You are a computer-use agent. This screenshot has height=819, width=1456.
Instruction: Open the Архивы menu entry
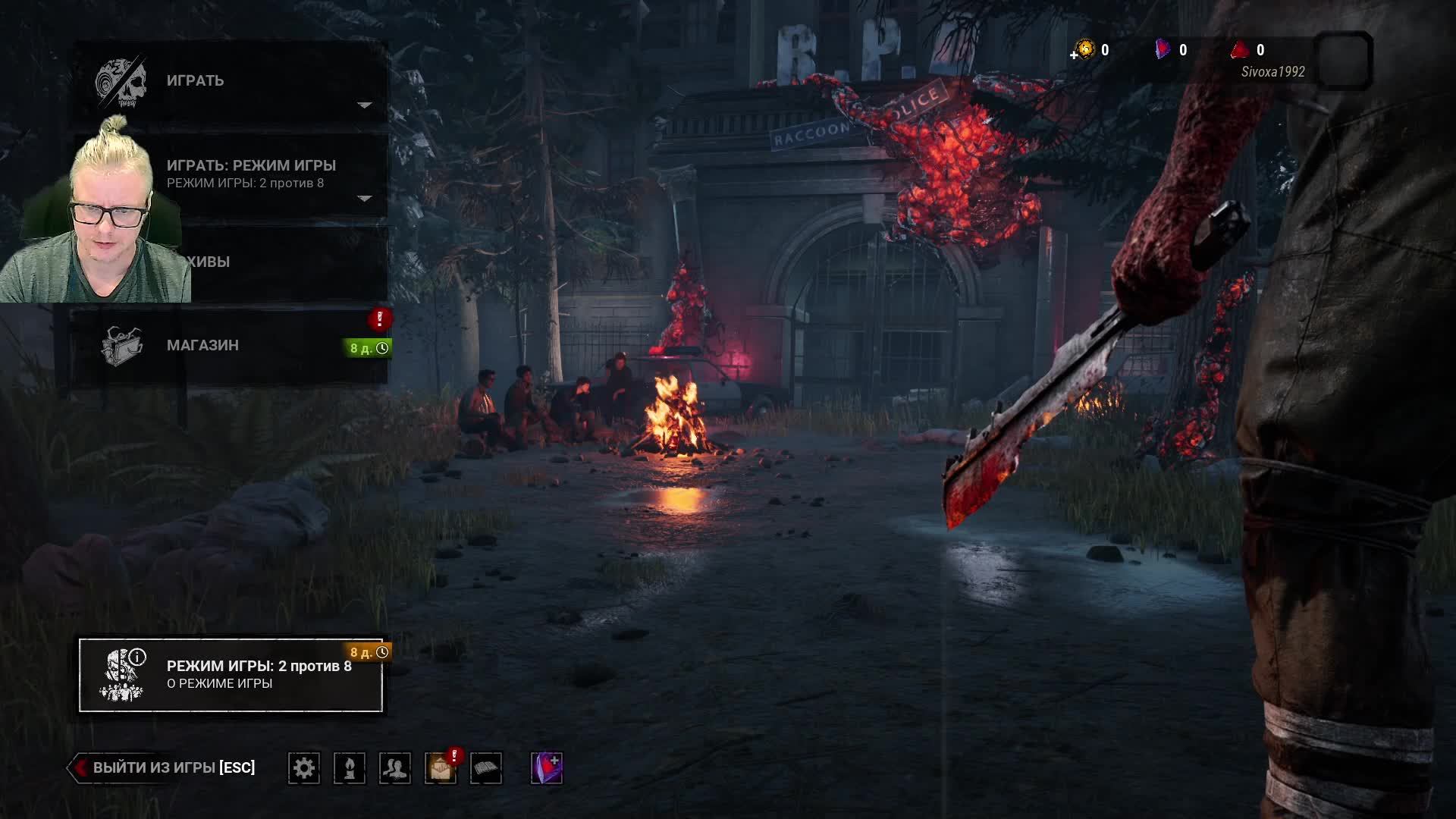point(288,262)
